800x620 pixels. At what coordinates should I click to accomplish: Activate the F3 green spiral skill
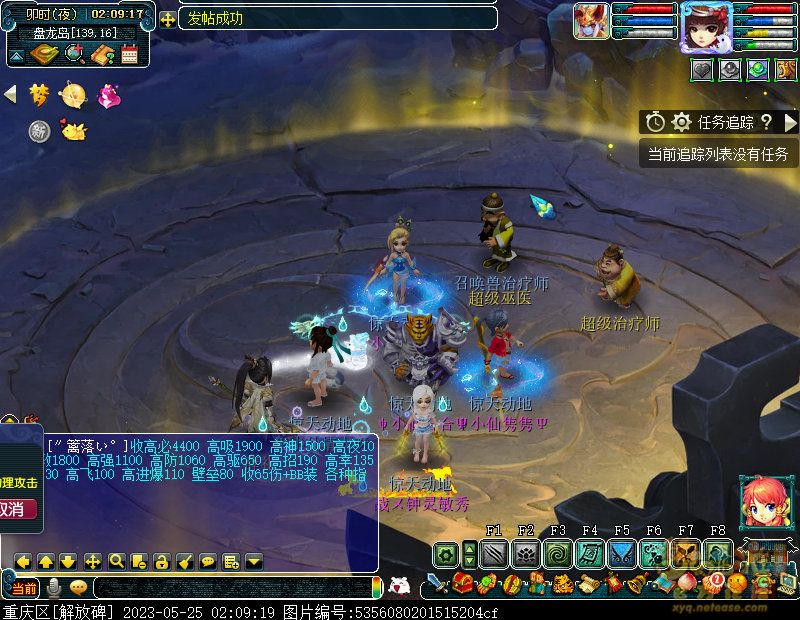558,553
